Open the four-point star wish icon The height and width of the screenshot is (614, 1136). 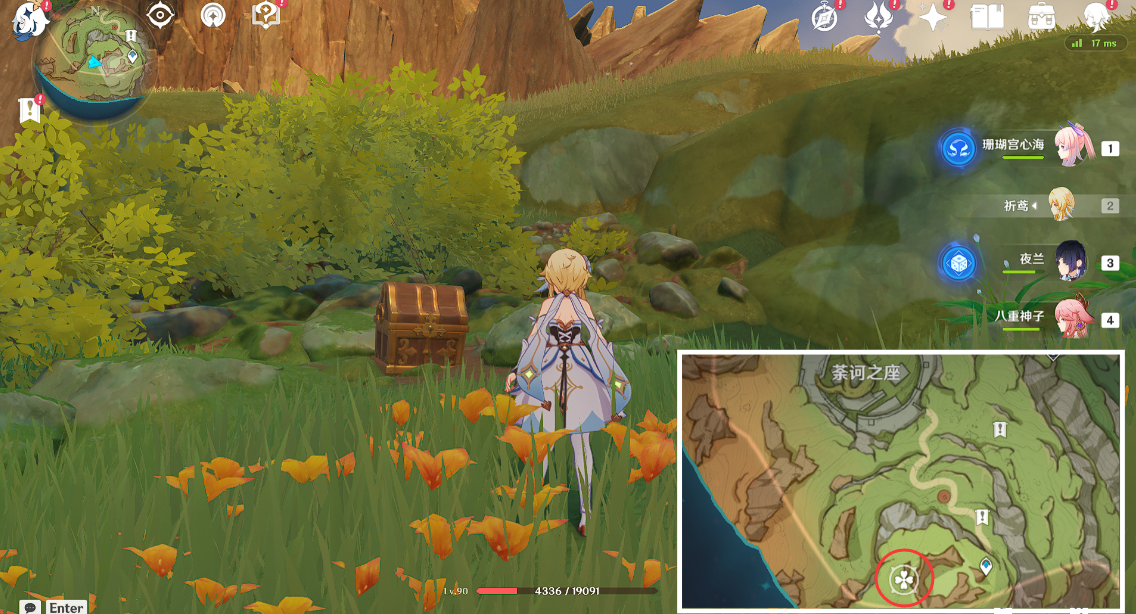coord(933,18)
